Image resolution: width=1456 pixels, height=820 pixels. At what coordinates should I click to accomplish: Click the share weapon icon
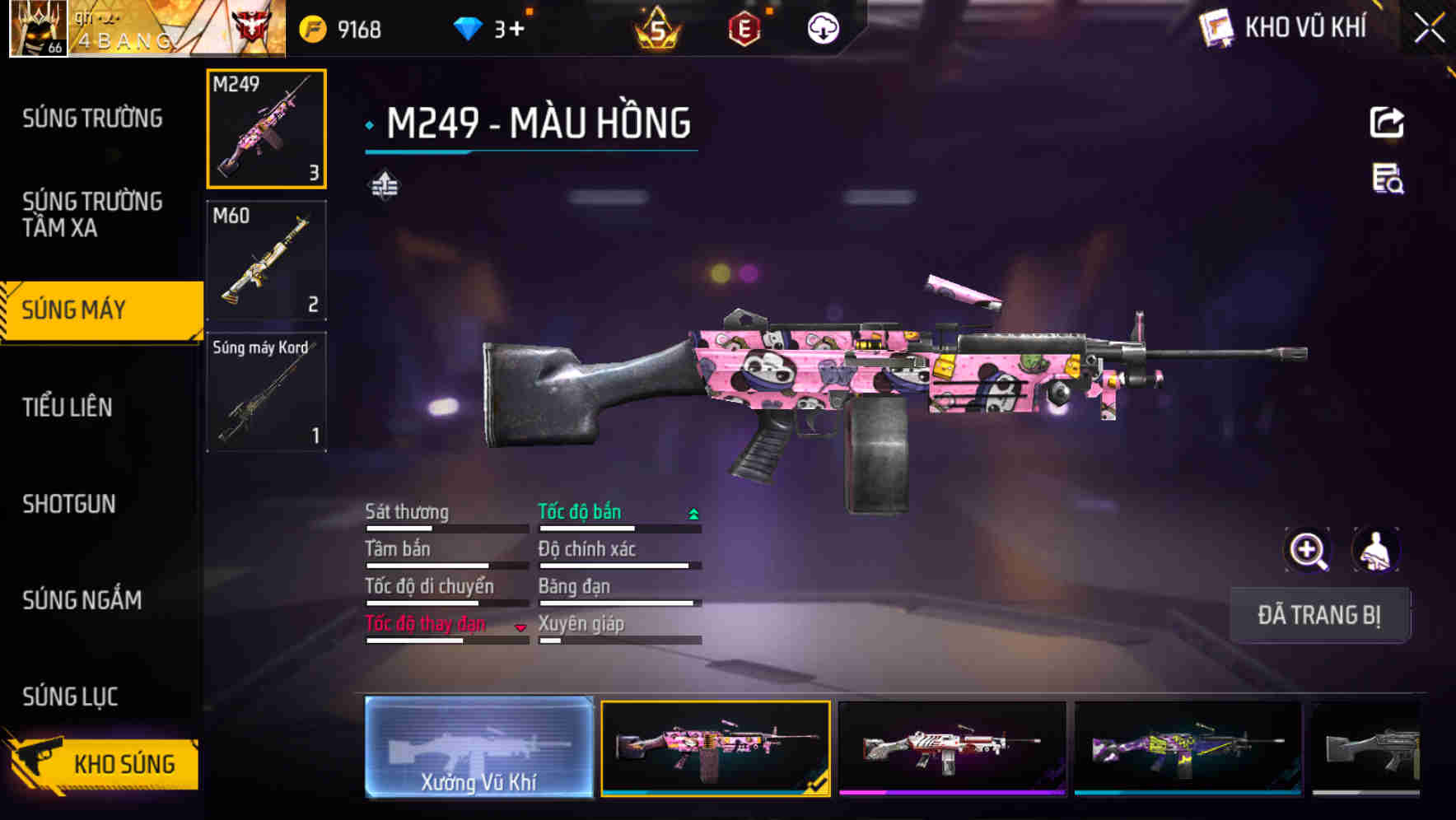1388,122
